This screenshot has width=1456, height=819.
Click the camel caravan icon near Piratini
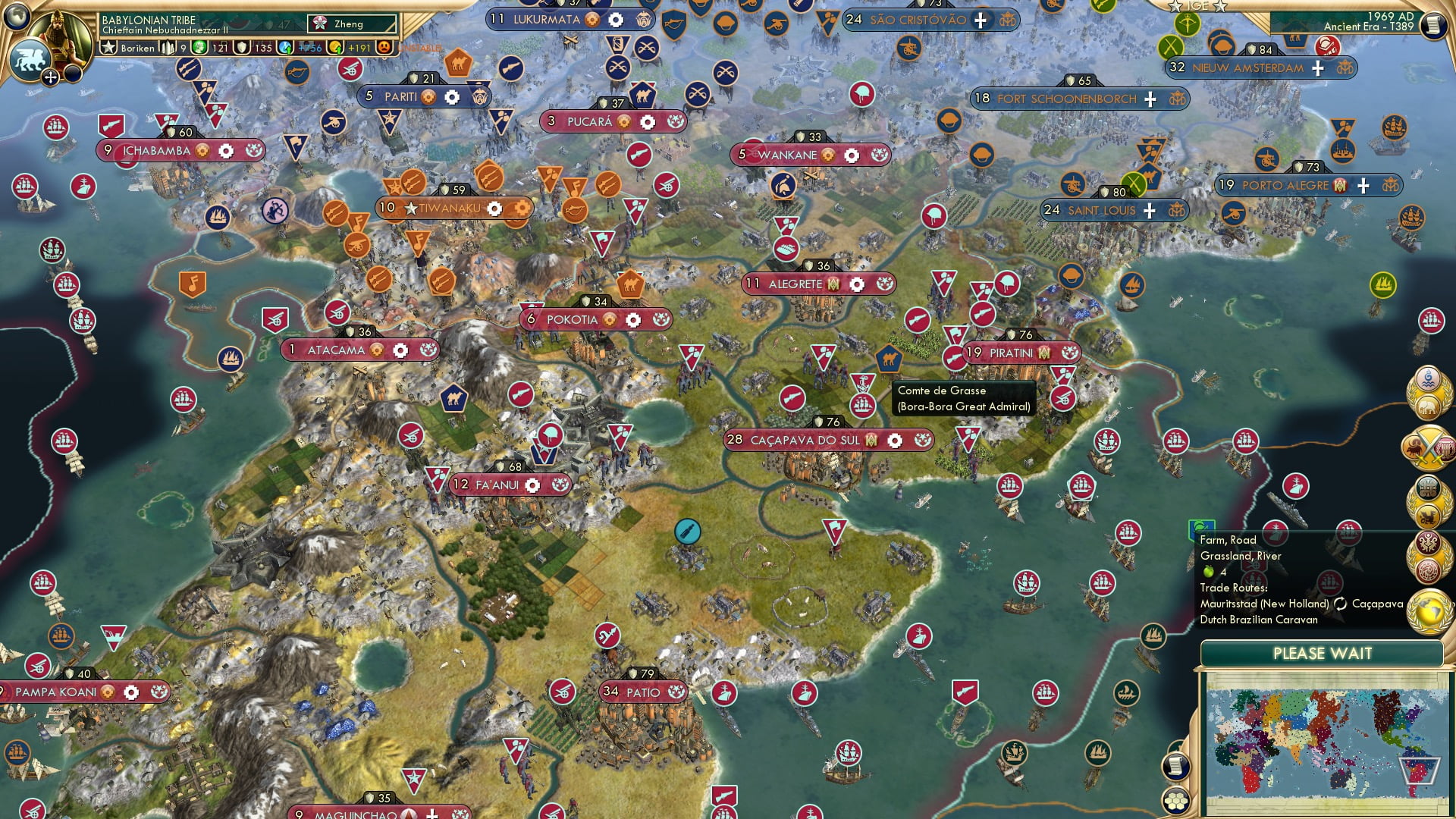click(890, 358)
